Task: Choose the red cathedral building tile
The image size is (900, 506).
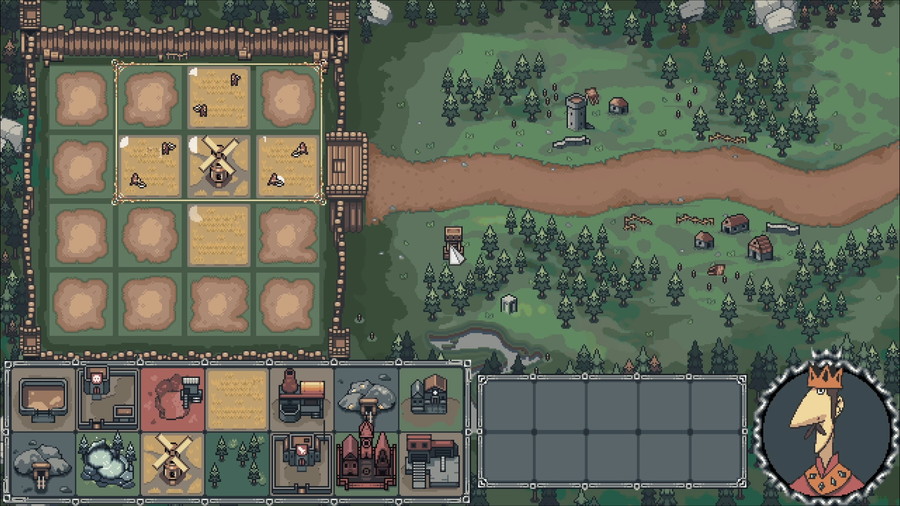Action: (x=366, y=462)
